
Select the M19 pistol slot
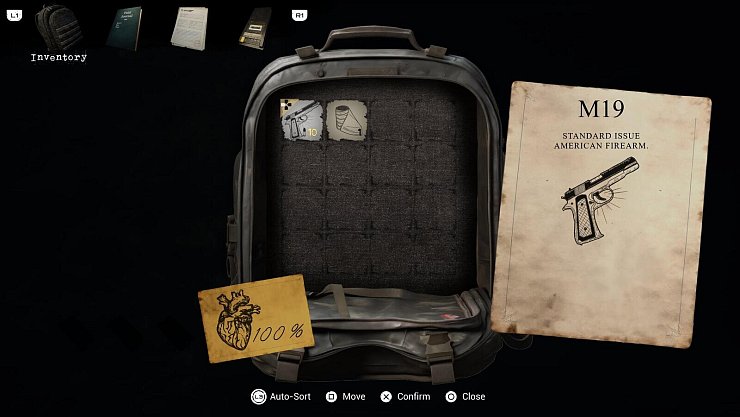tap(301, 120)
